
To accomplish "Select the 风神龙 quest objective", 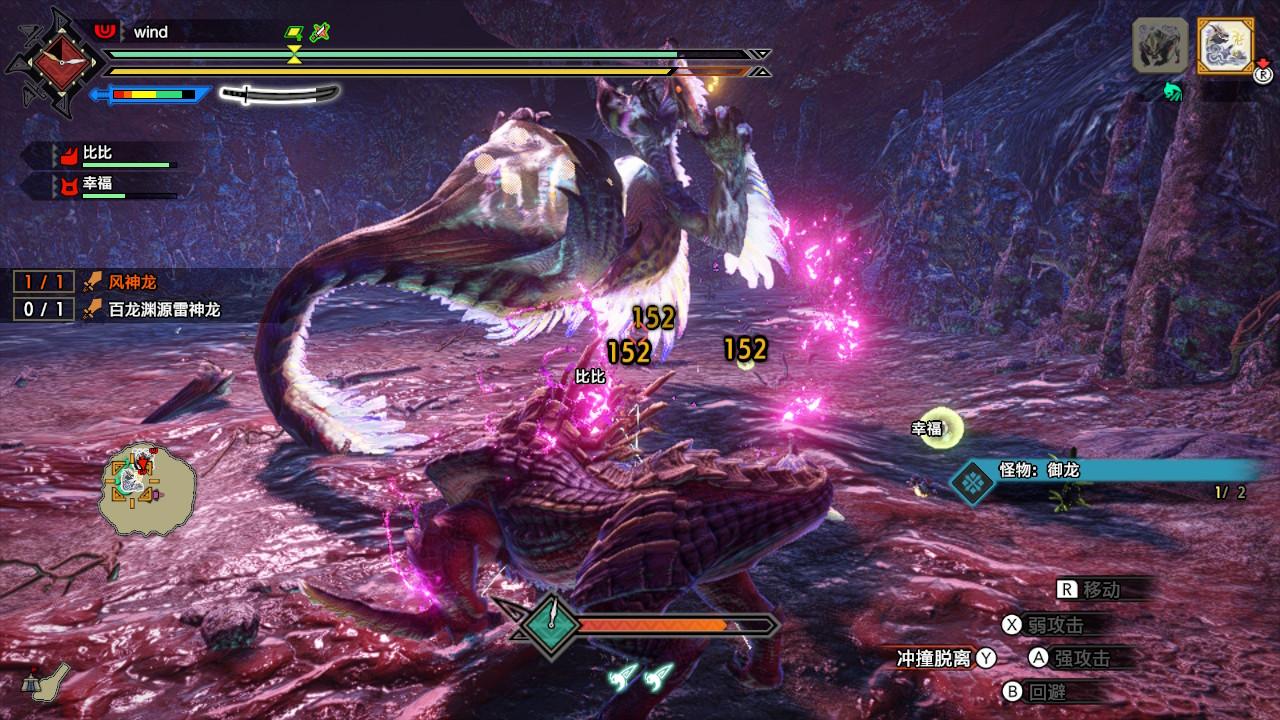I will pos(132,283).
